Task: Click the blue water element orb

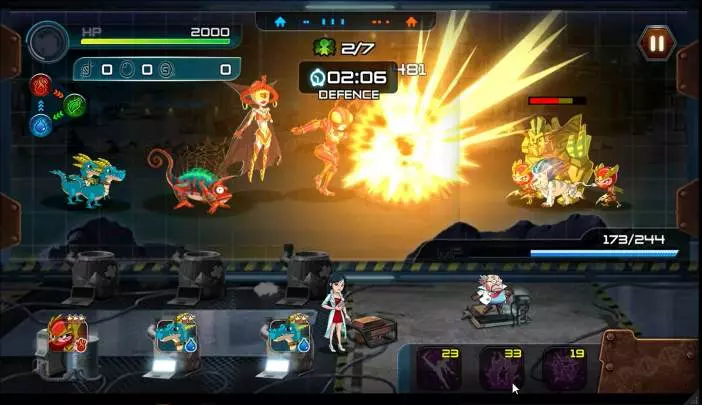Action: click(x=42, y=124)
